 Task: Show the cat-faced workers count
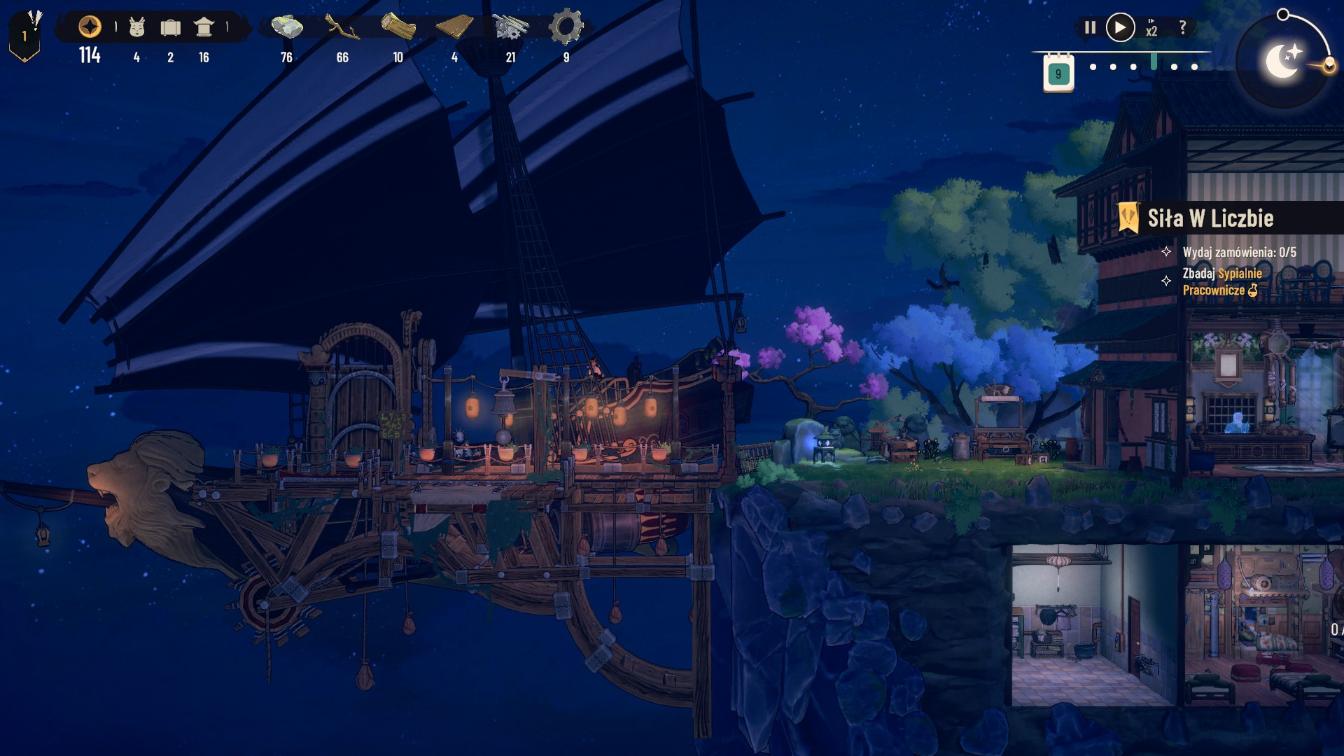[137, 27]
